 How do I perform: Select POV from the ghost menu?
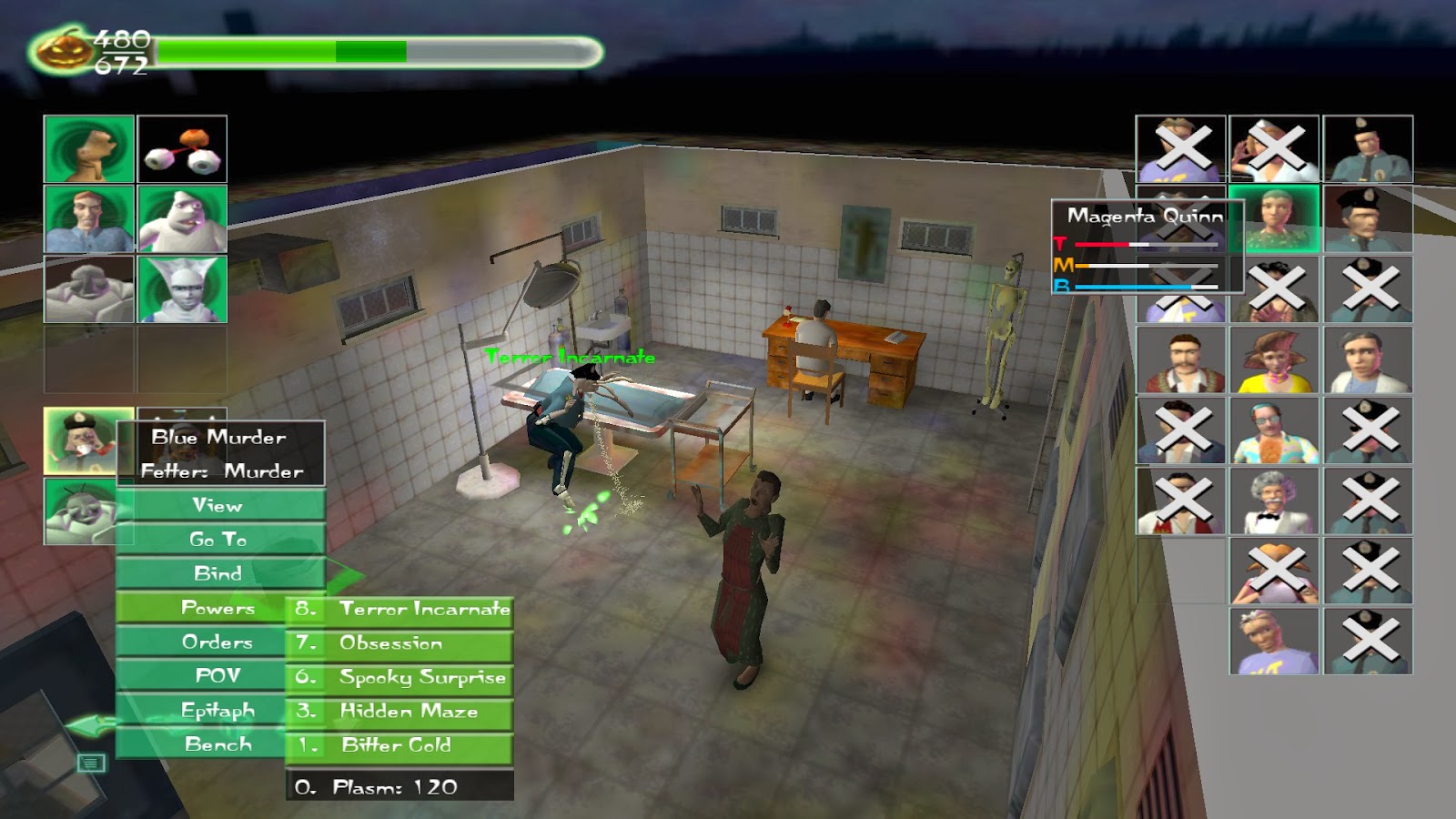coord(218,675)
